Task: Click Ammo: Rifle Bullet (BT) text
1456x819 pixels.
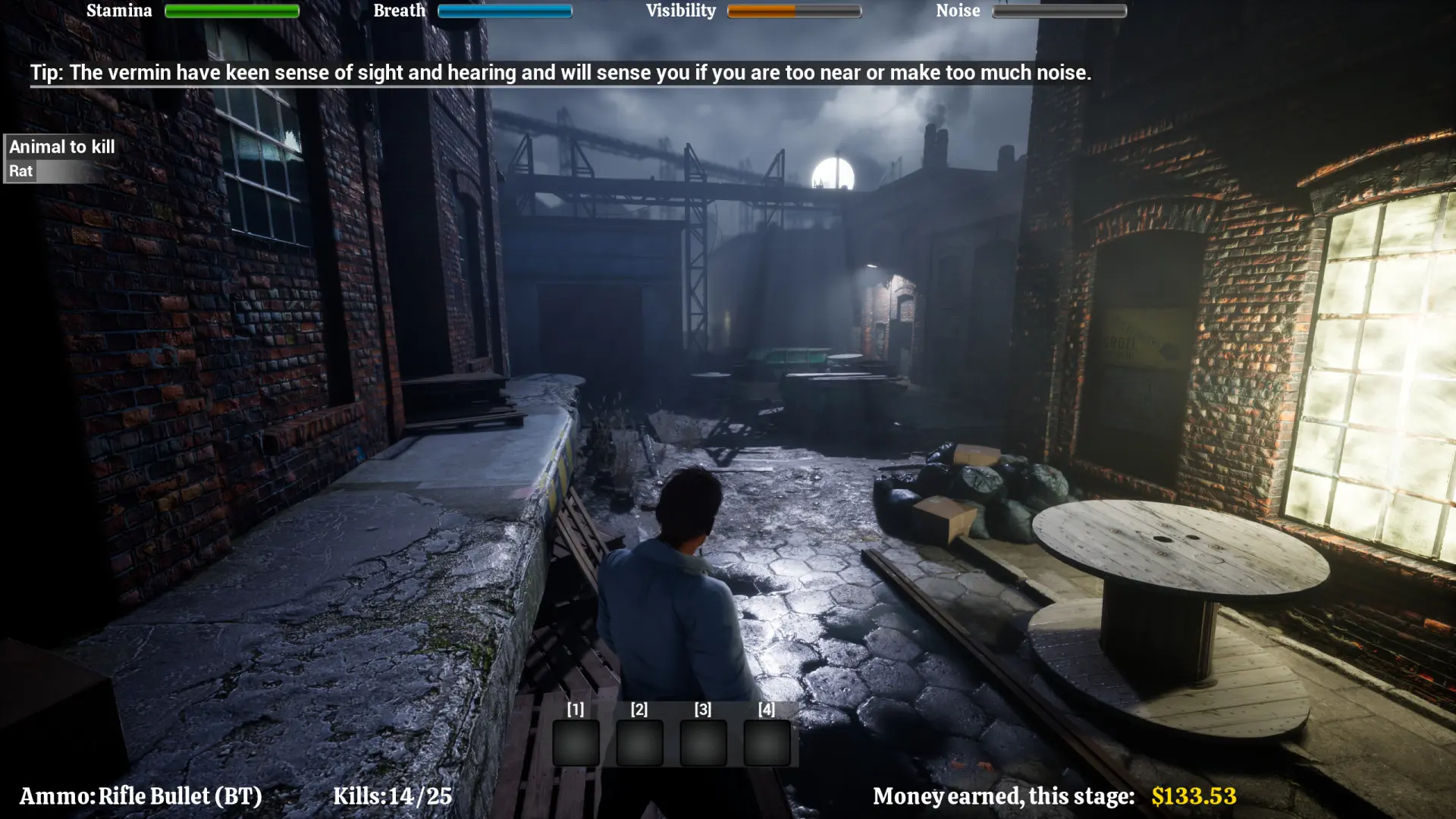Action: pos(141,796)
